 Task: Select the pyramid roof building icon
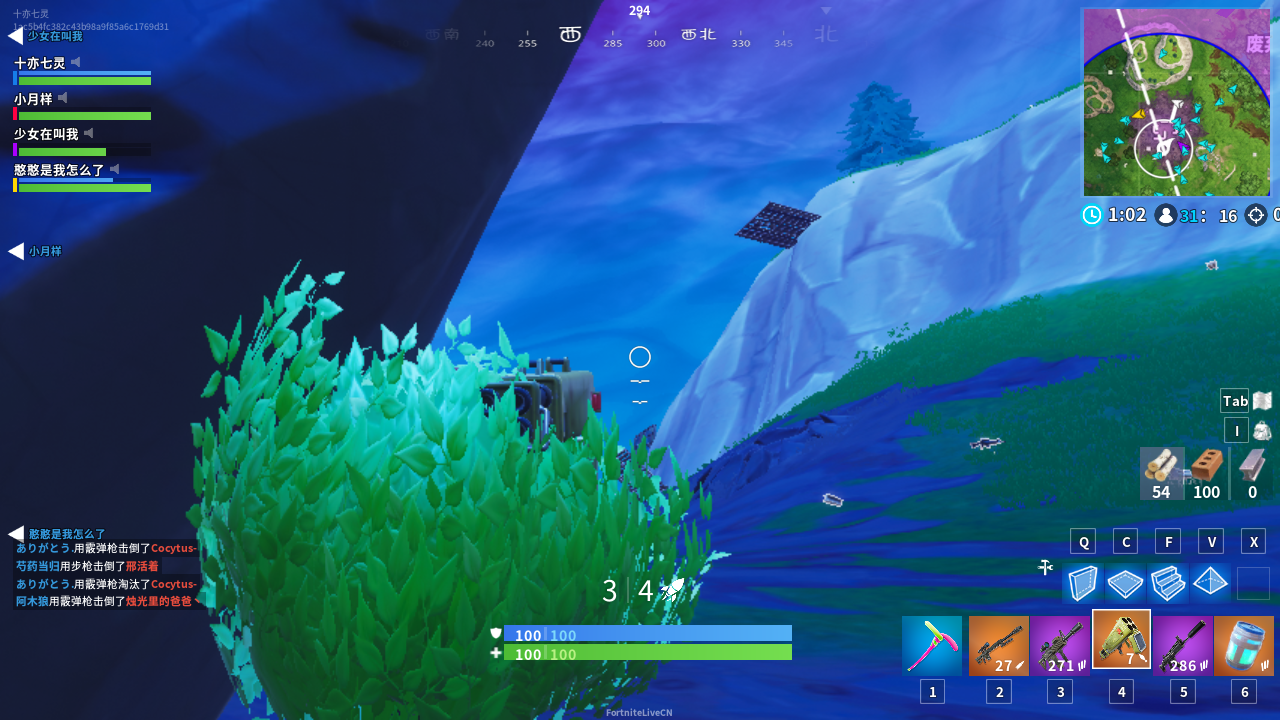point(1210,583)
